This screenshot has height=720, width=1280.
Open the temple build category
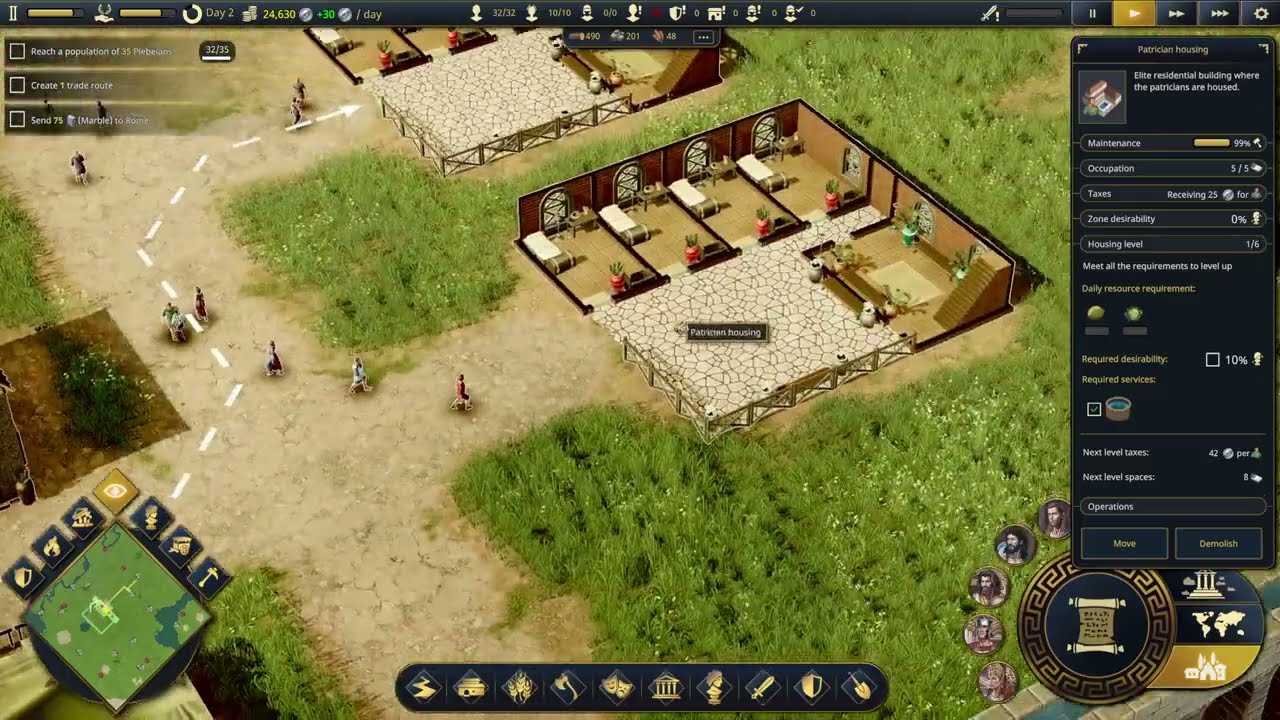pyautogui.click(x=665, y=688)
